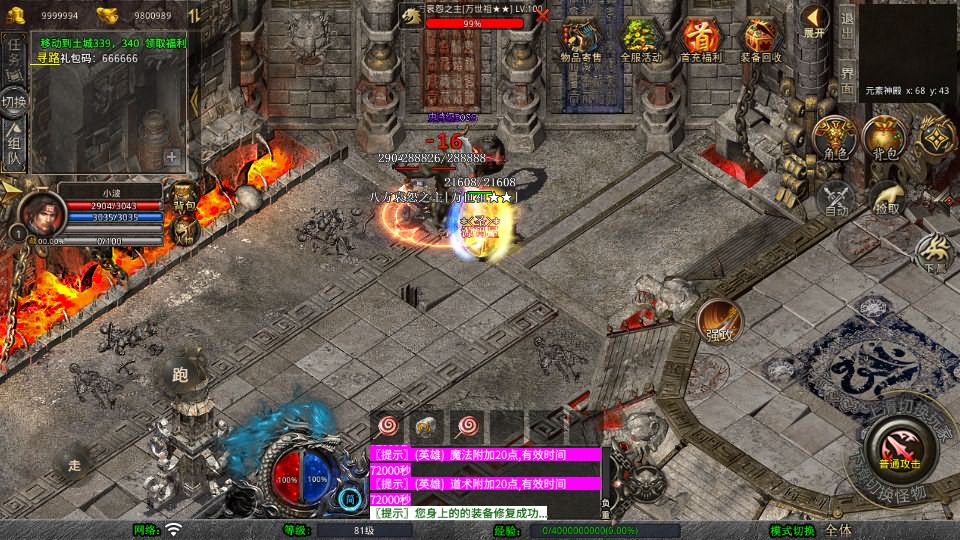This screenshot has height=540, width=960.
Task: Open the 组队 team tab
Action: (14, 146)
